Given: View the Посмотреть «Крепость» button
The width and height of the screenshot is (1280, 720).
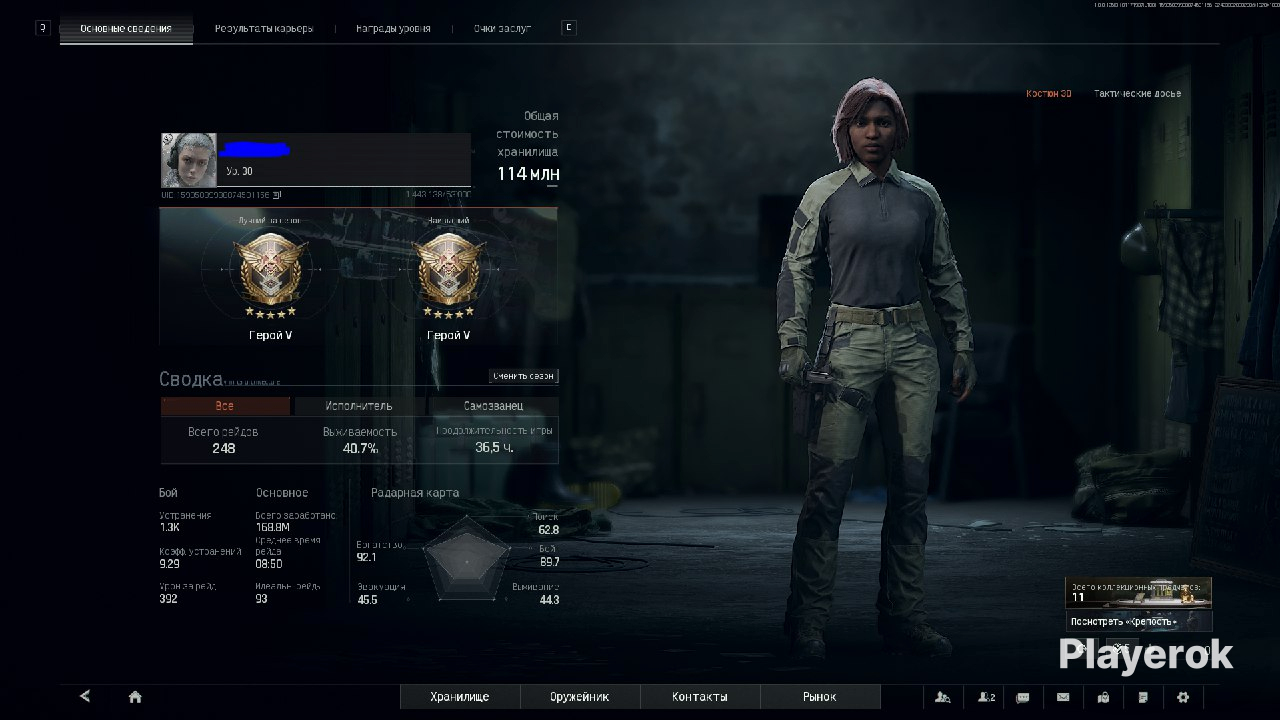Looking at the screenshot, I should (x=1138, y=621).
